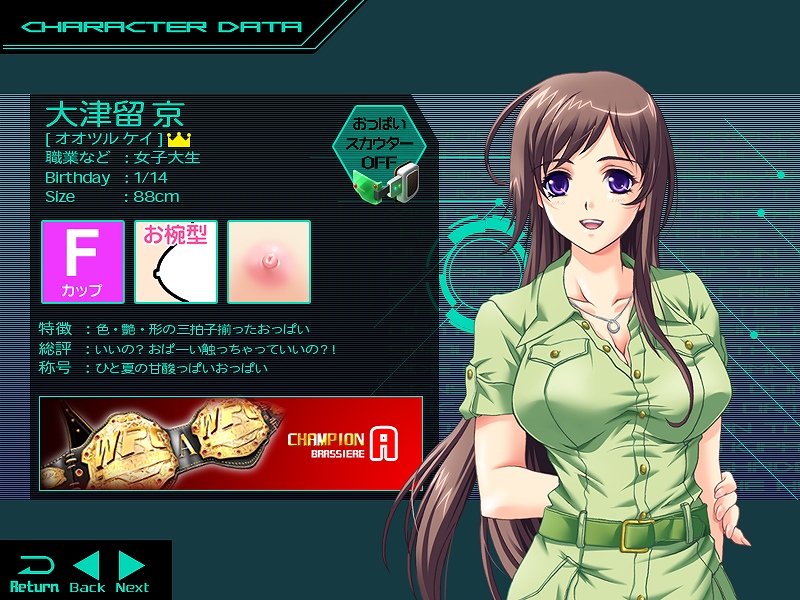The image size is (800, 600).
Task: Show the Next character page
Action: [132, 572]
